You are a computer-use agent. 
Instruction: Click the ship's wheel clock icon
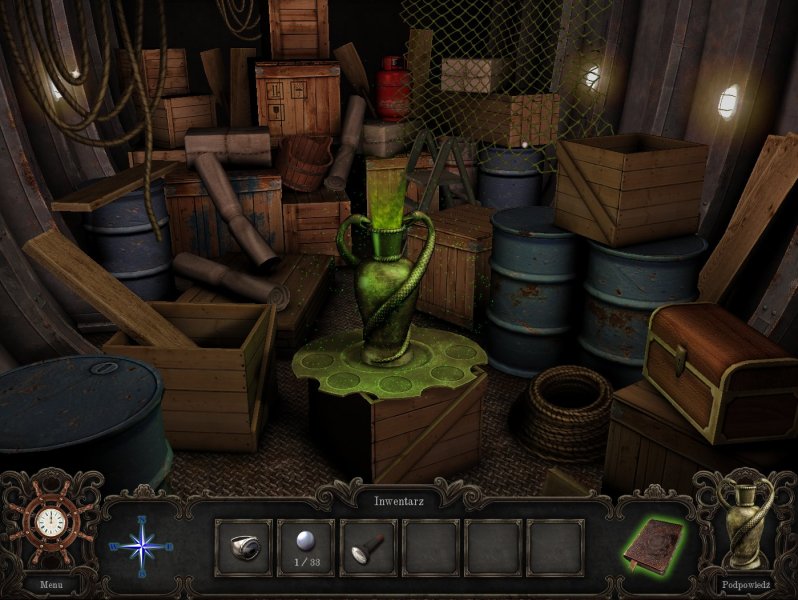[49, 522]
